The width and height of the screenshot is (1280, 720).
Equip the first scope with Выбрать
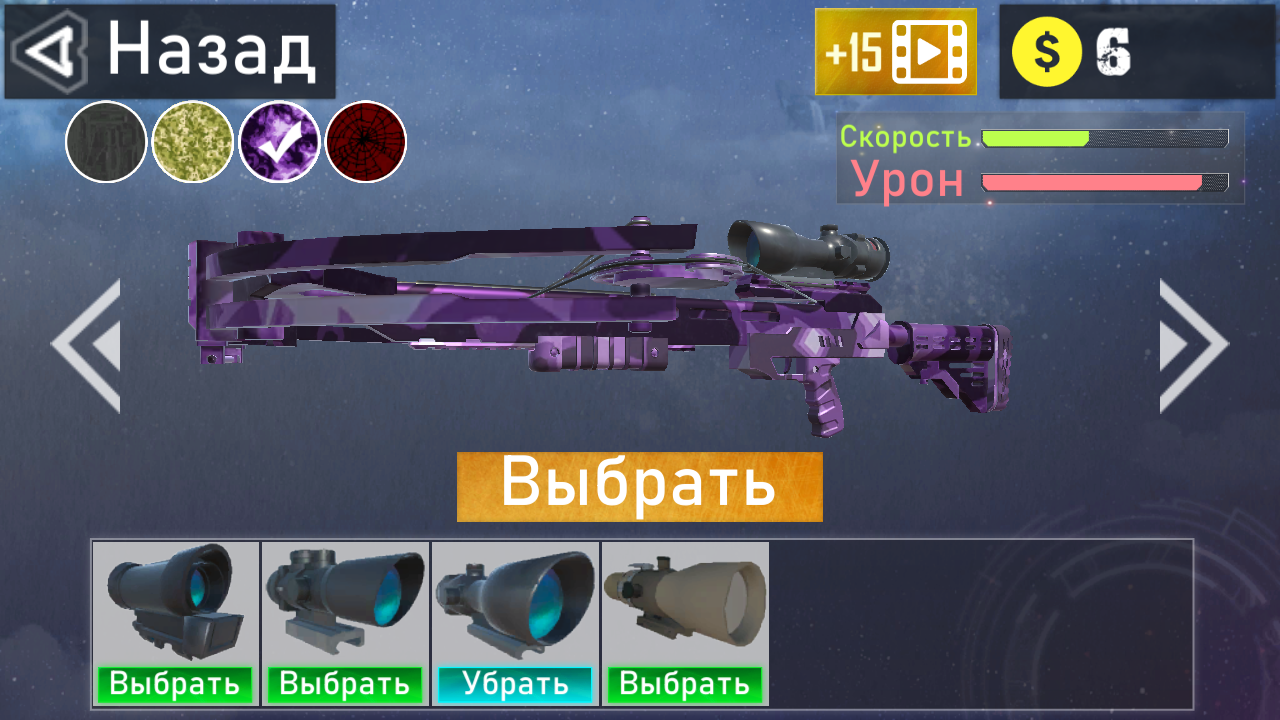(x=175, y=685)
